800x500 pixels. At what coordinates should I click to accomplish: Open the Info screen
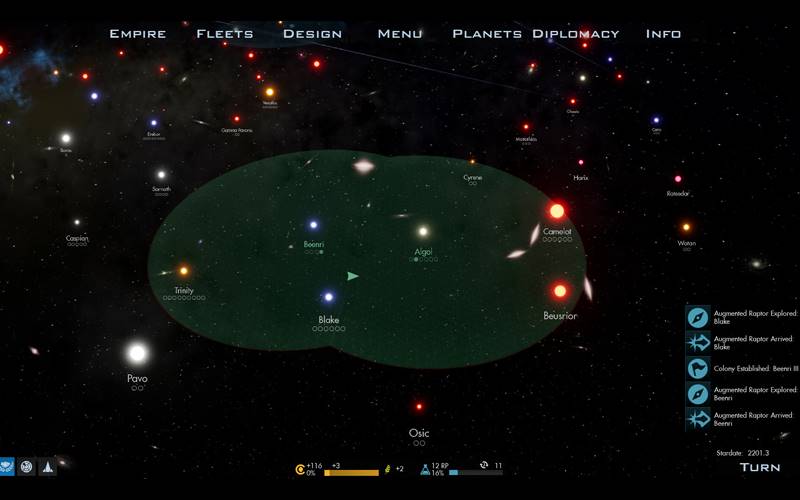(663, 34)
